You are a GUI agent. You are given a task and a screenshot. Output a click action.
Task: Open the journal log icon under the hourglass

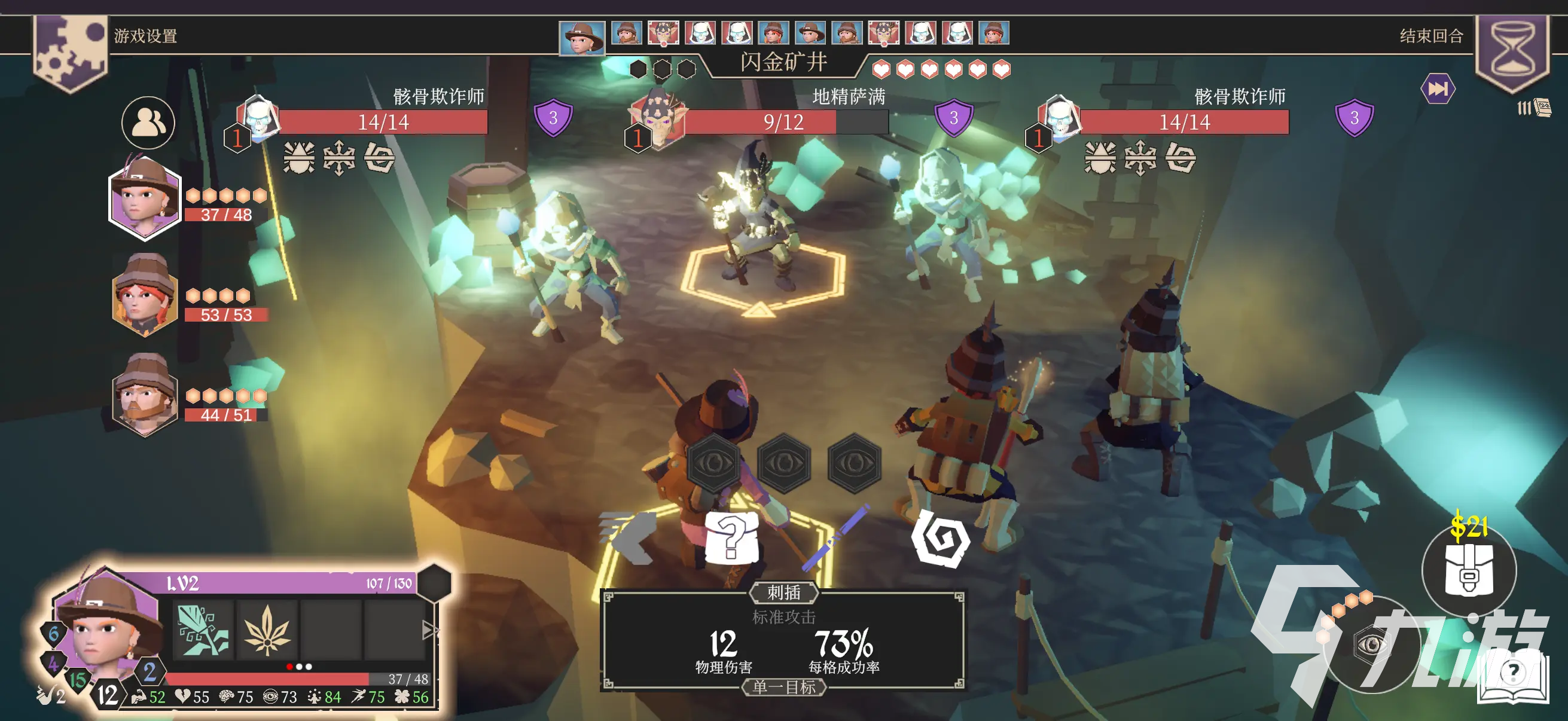coord(1535,108)
